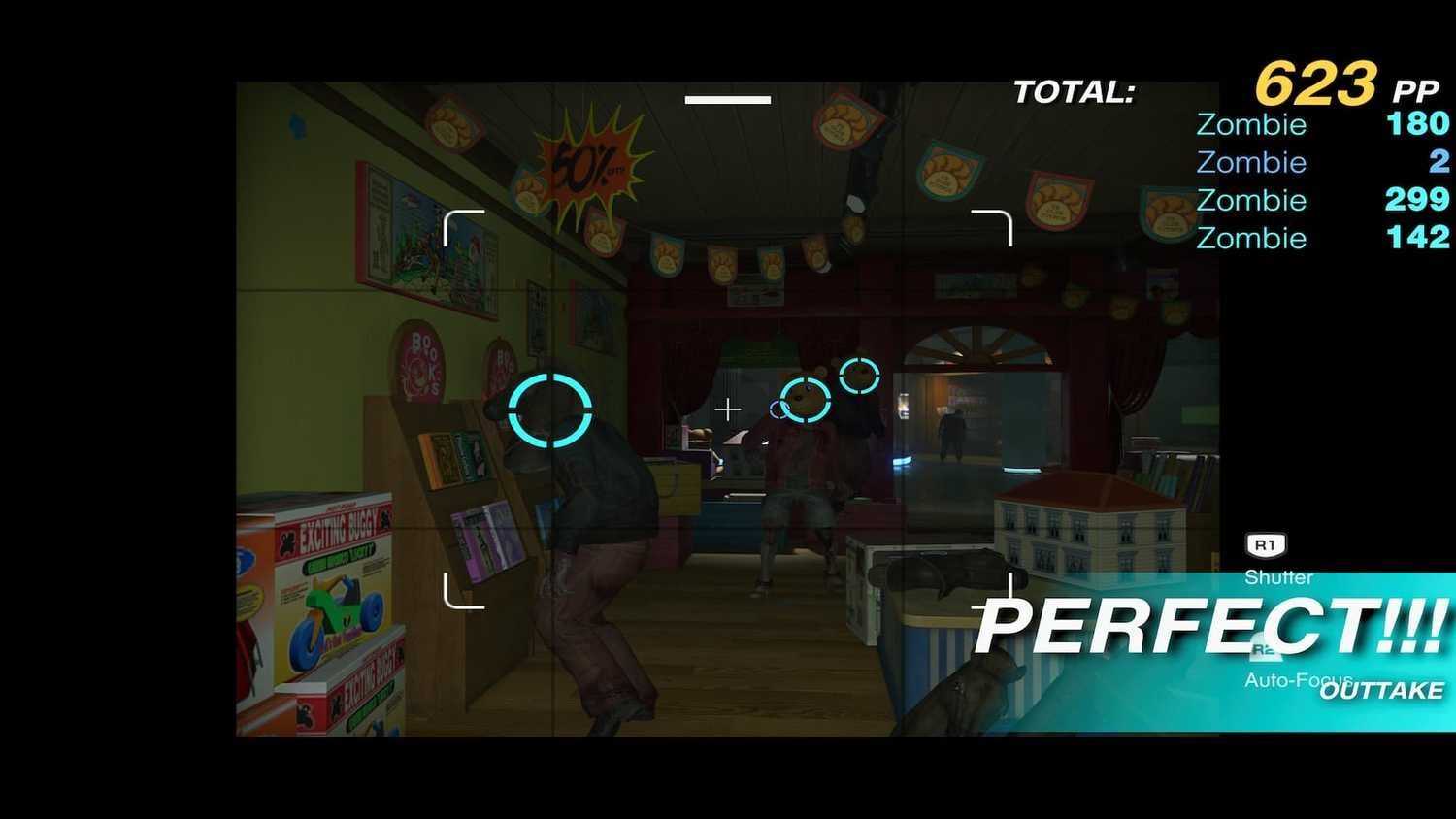Select the Zombie entry worth 2 PP
This screenshot has width=1456, height=819.
1252,162
